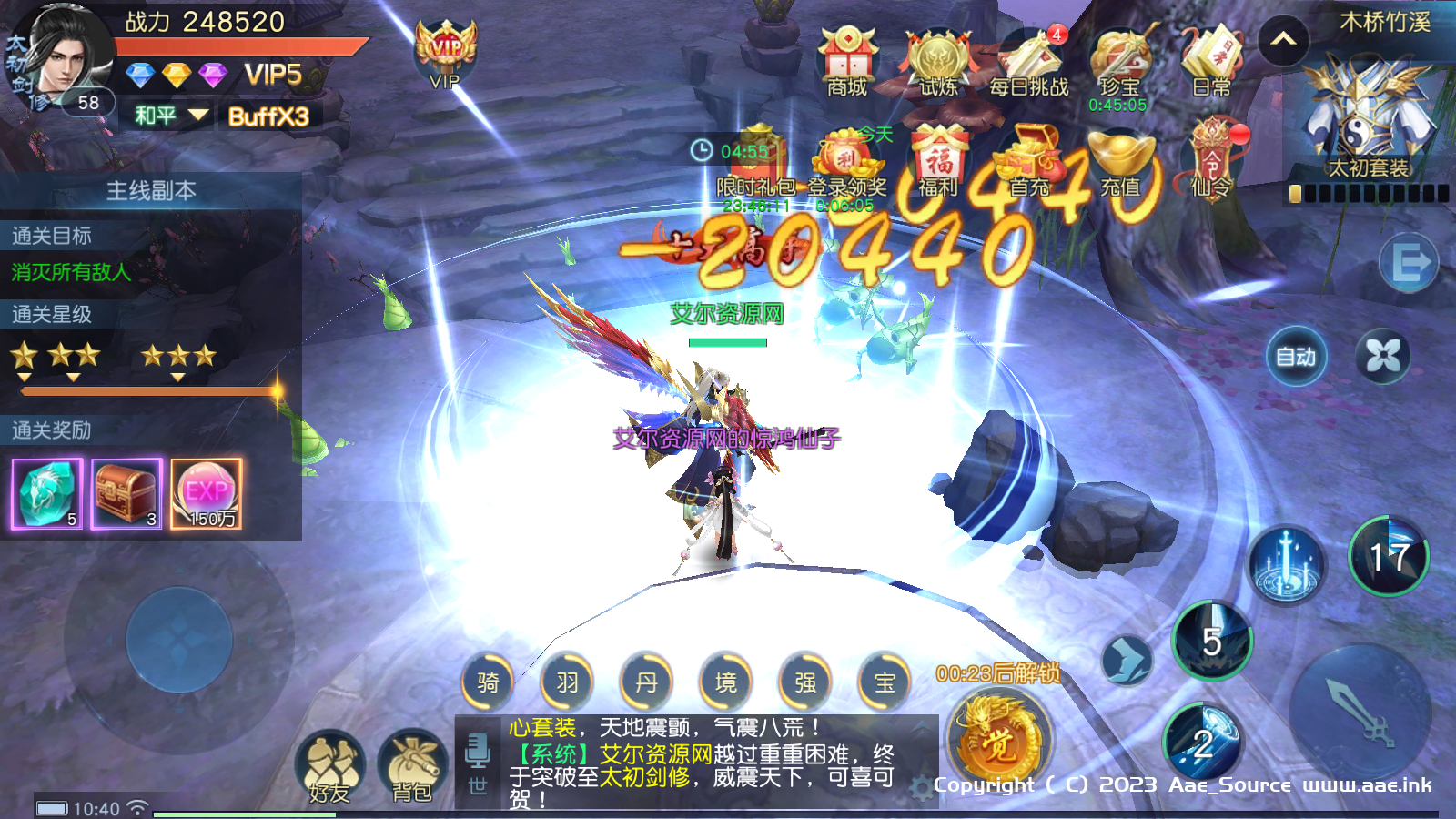The width and height of the screenshot is (1456, 819).
Task: Open the 商城 shop icon
Action: point(847,60)
